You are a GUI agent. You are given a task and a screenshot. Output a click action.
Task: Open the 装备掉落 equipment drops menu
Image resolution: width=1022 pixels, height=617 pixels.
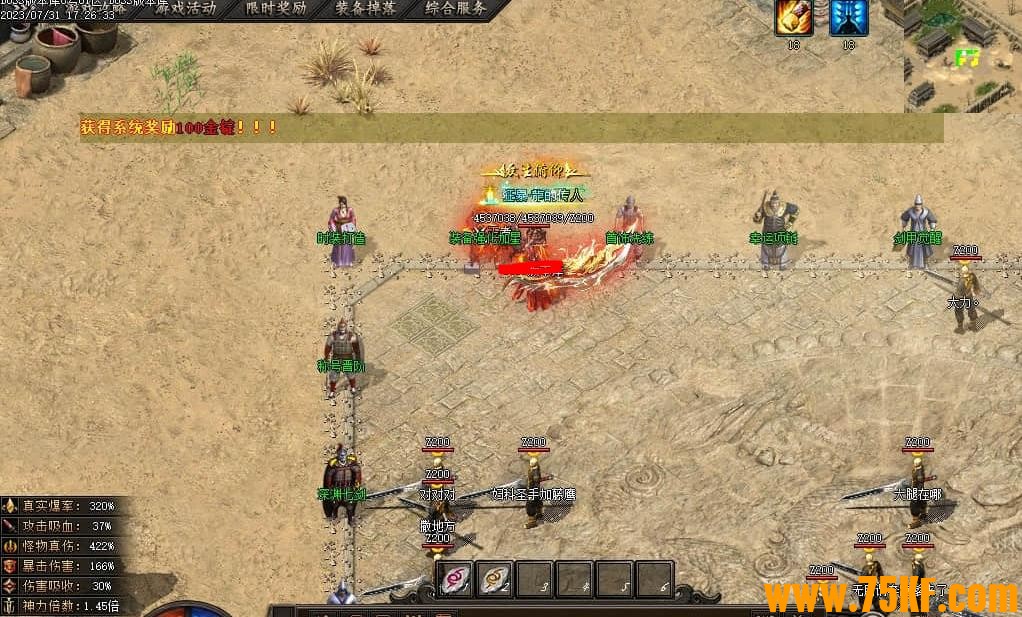(x=366, y=9)
